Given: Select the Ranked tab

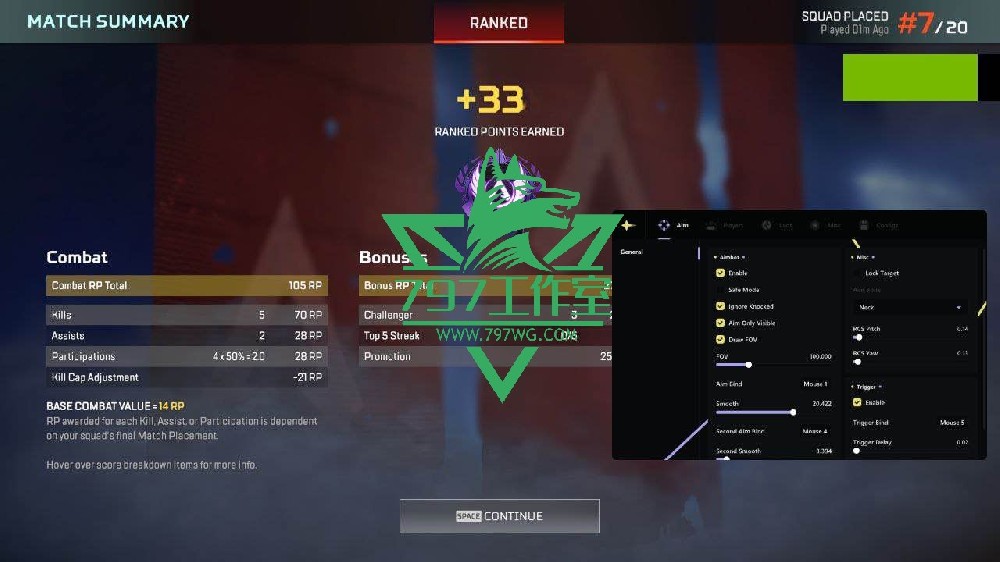Looking at the screenshot, I should click(498, 22).
